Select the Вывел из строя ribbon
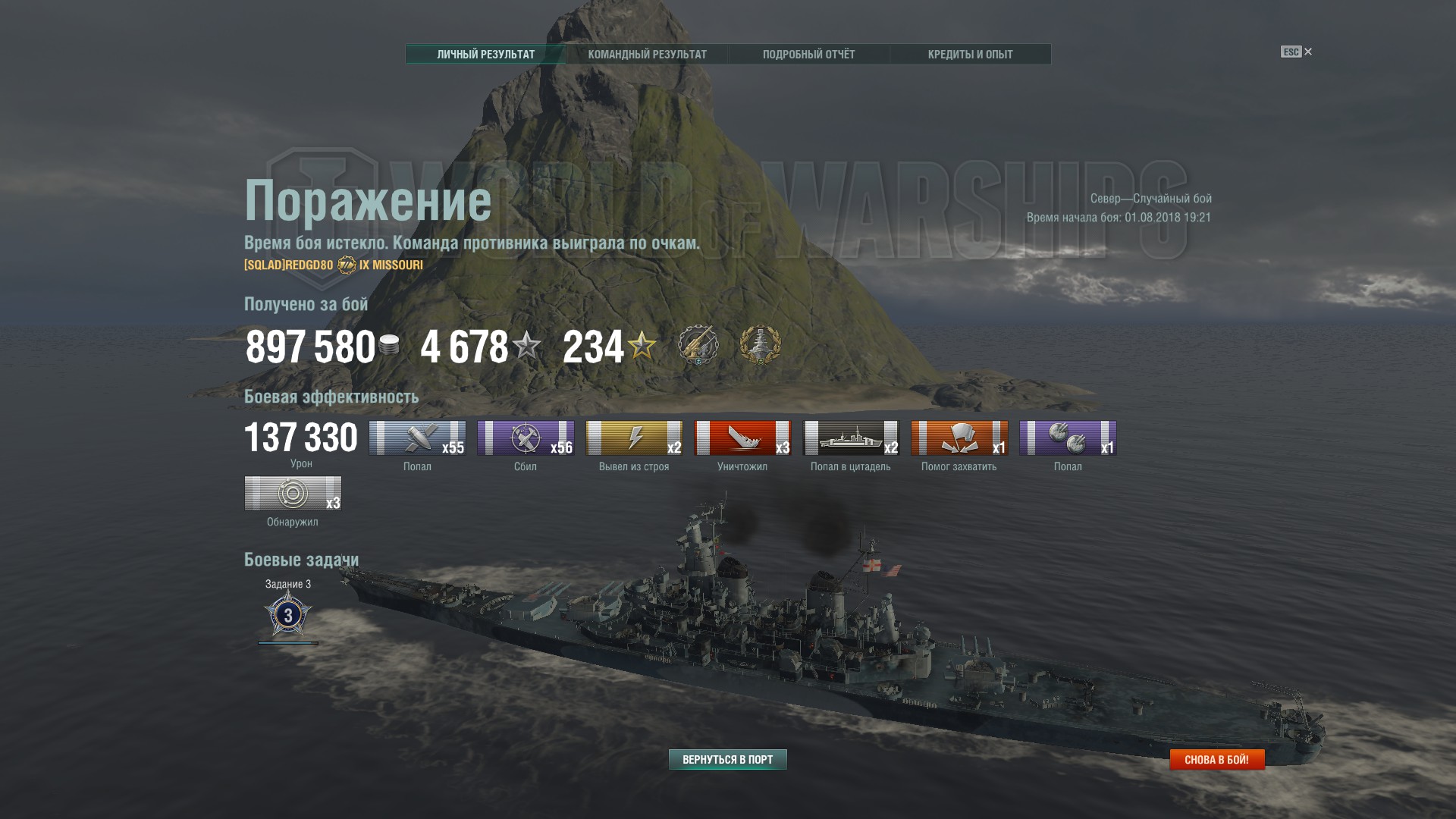This screenshot has width=1456, height=819. pos(634,438)
